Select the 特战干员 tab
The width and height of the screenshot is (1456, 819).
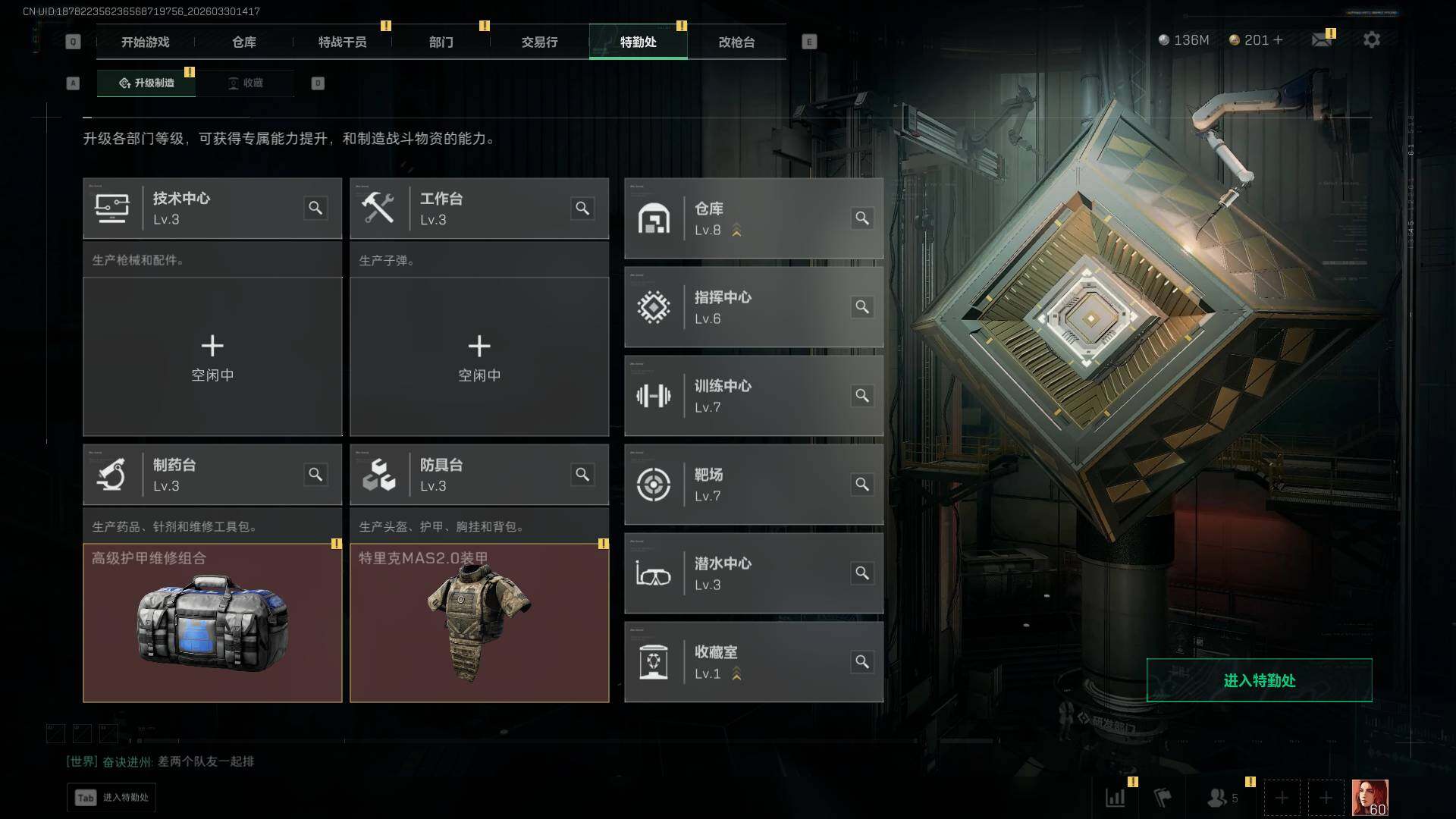click(x=342, y=42)
